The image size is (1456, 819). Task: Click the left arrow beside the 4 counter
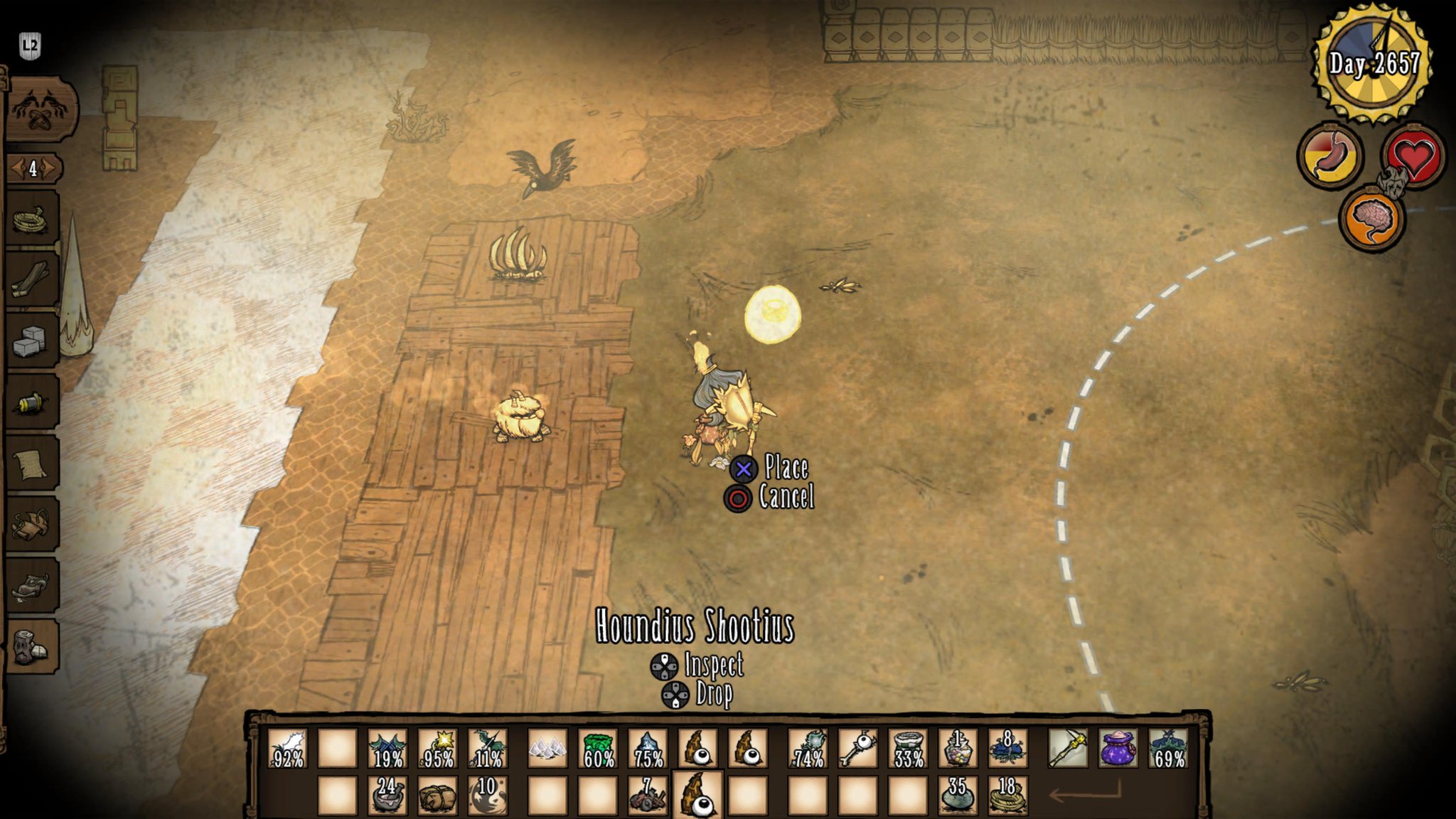click(20, 168)
